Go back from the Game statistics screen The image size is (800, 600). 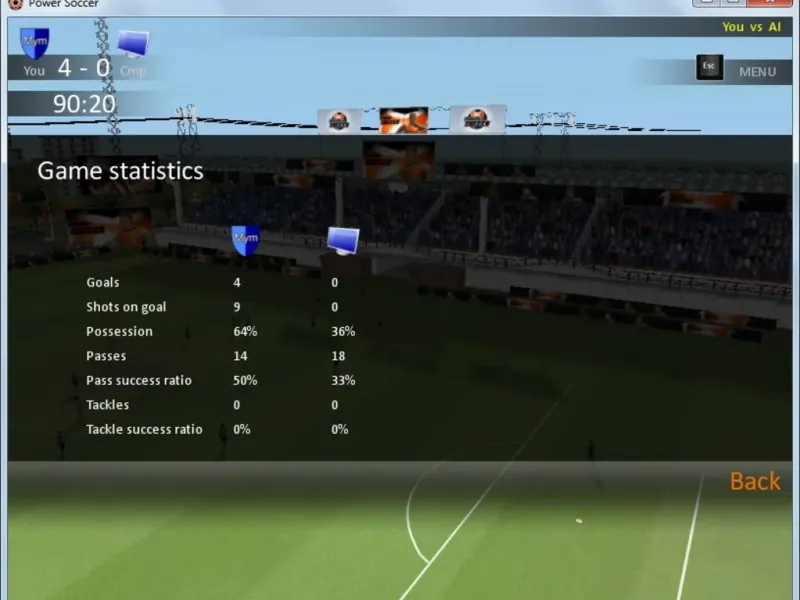click(754, 481)
